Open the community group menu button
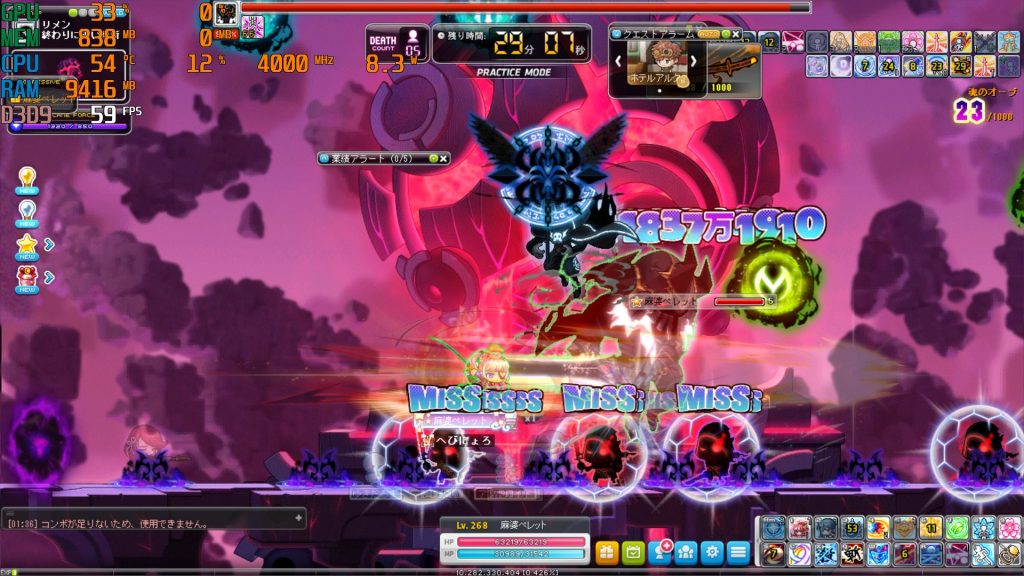The height and width of the screenshot is (576, 1024). (686, 551)
